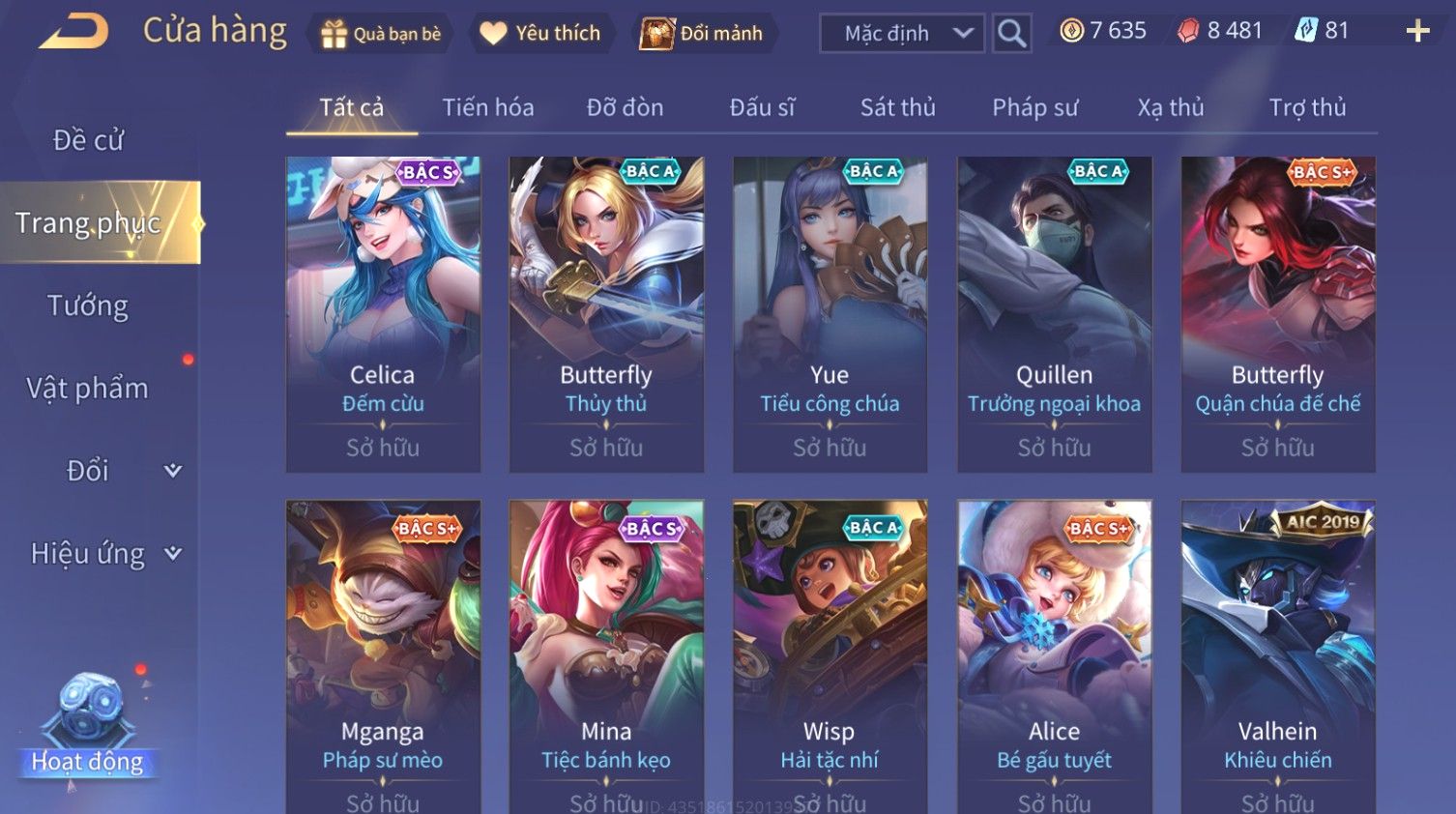
Task: Open the Đề cử menu entry
Action: tap(88, 140)
